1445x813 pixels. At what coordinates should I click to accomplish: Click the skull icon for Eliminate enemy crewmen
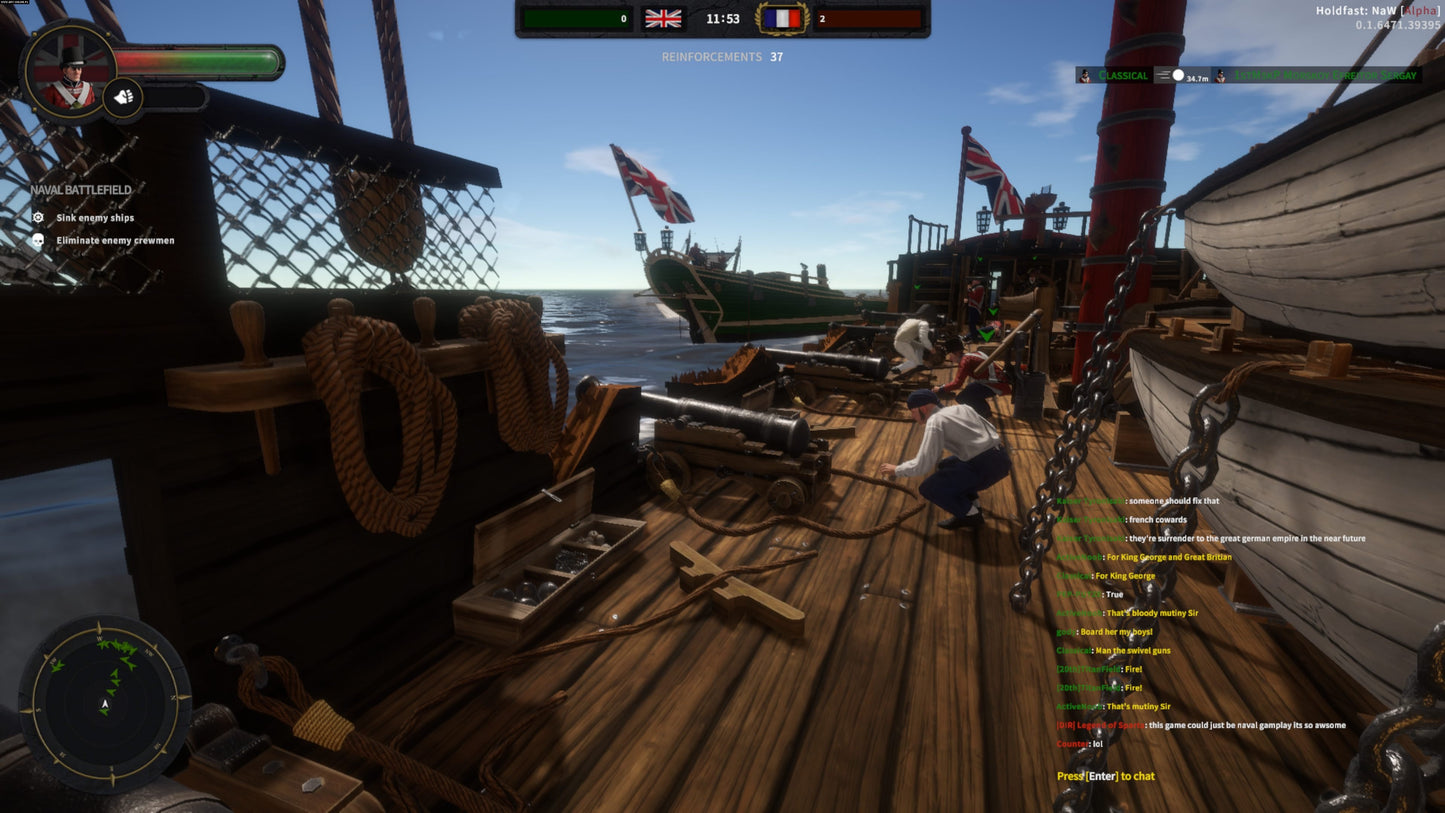pyautogui.click(x=37, y=240)
